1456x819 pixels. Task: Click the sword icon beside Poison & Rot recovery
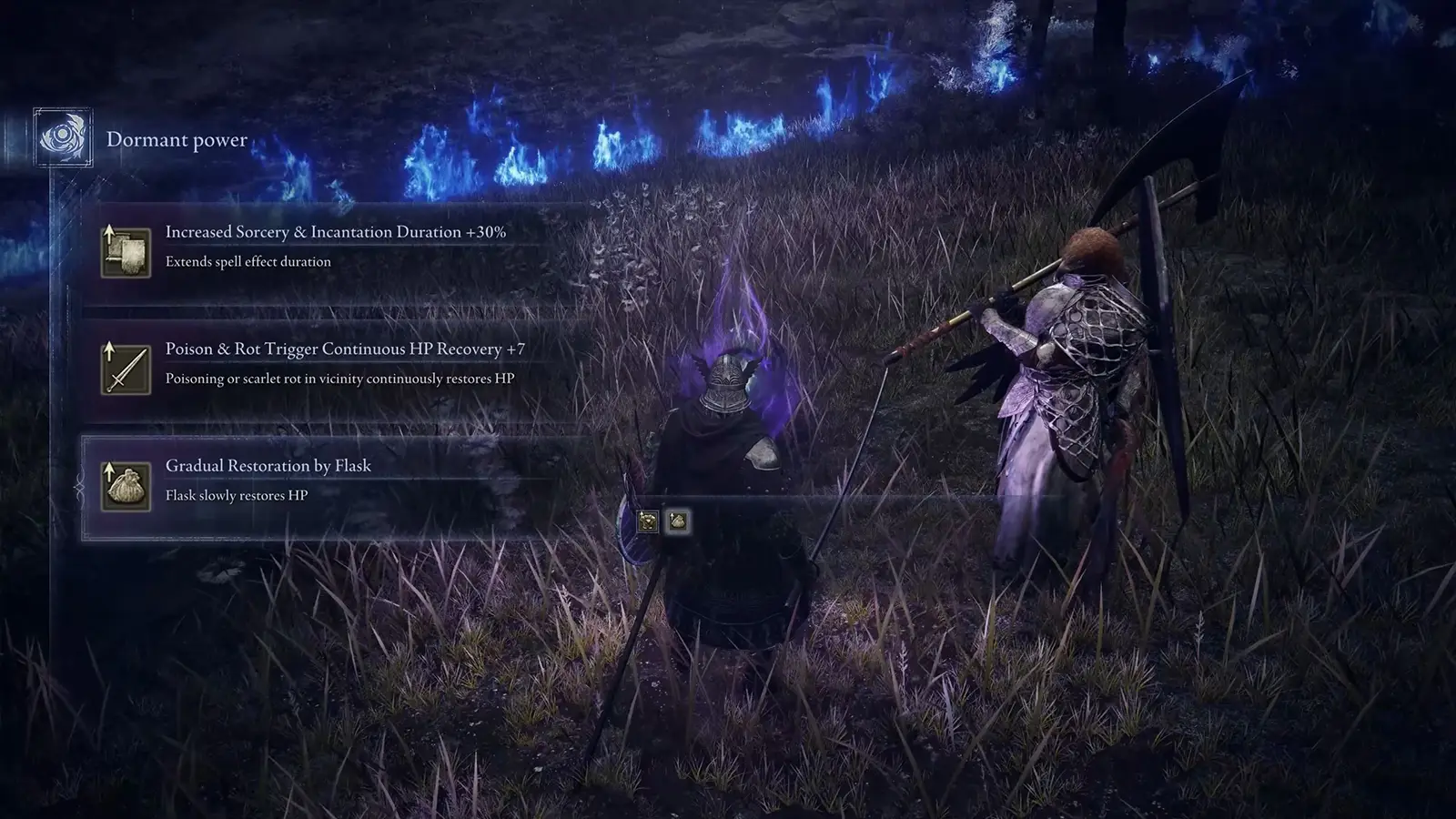tap(126, 371)
